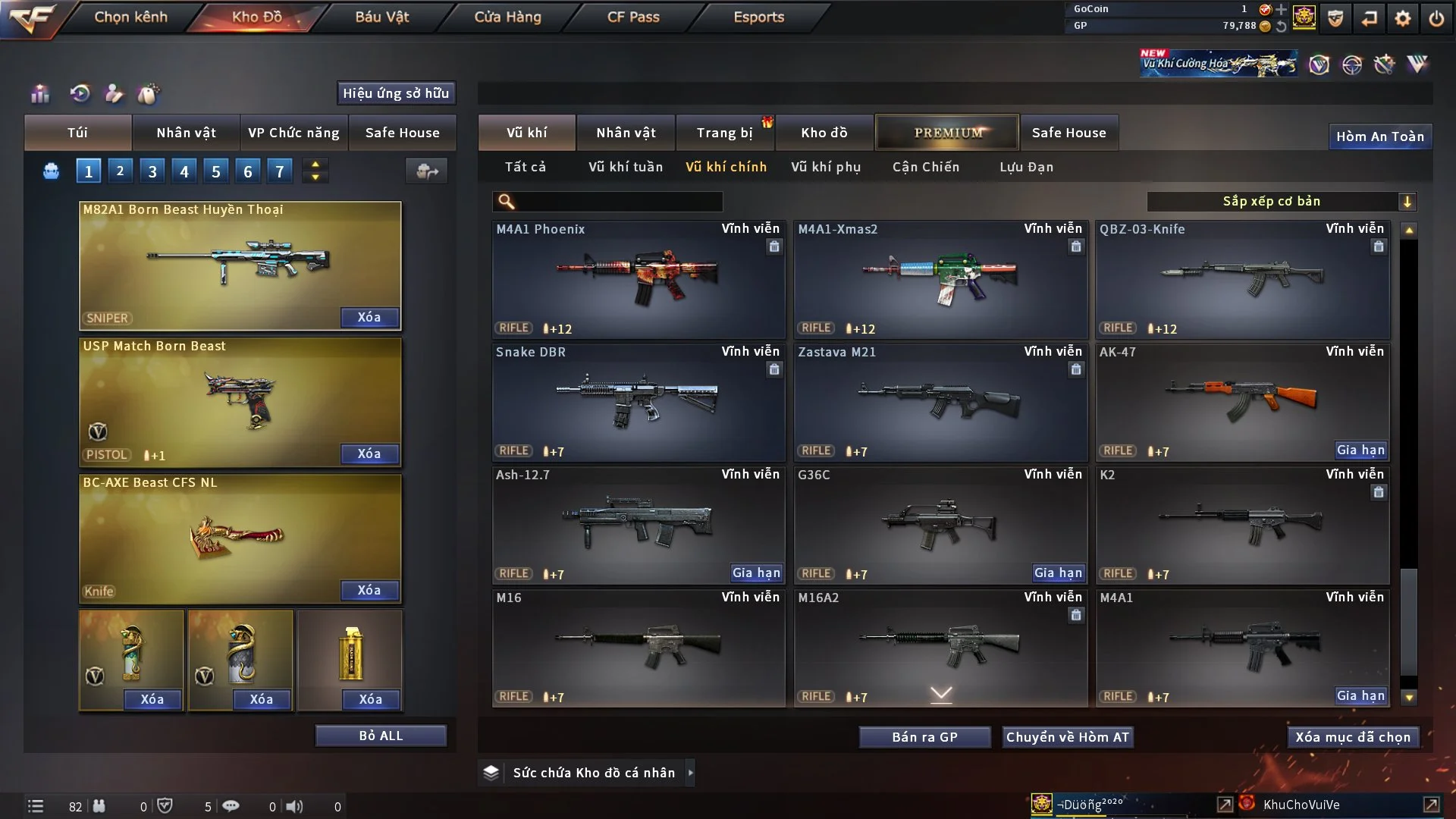The height and width of the screenshot is (819, 1456).
Task: Open the Esports menu
Action: 758,17
